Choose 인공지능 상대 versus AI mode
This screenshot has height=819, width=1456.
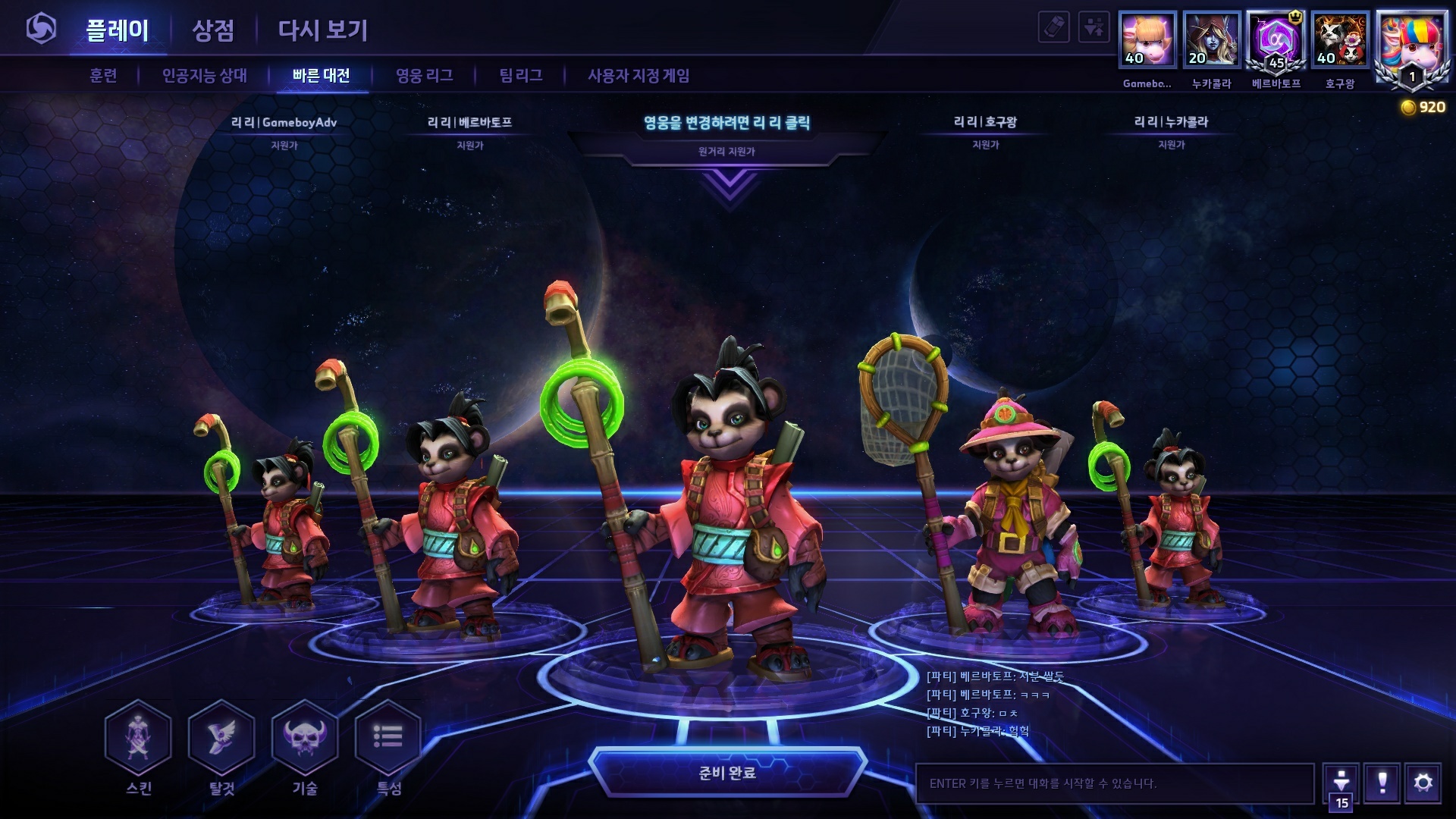point(205,76)
